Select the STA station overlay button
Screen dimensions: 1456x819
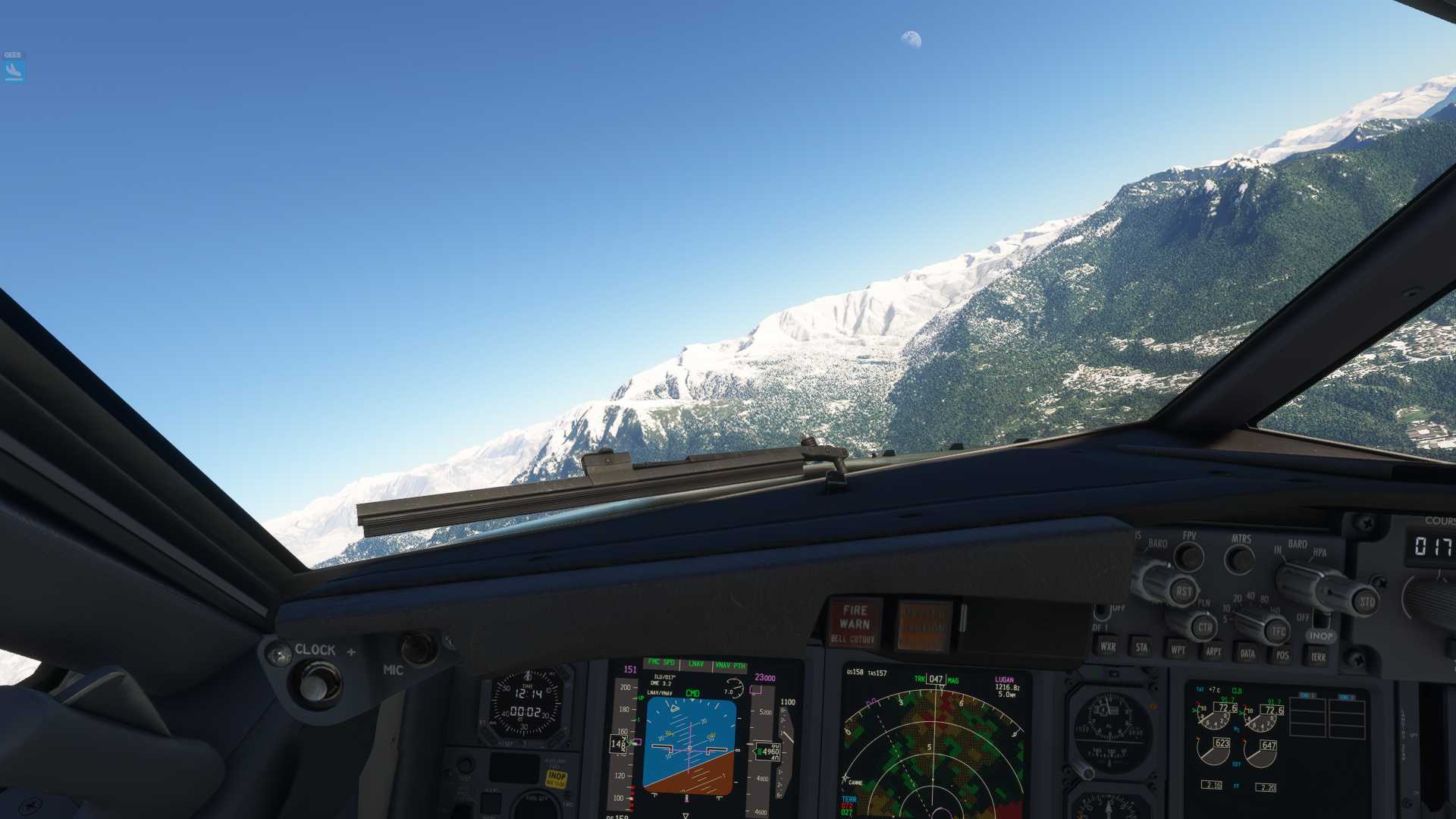(1142, 649)
